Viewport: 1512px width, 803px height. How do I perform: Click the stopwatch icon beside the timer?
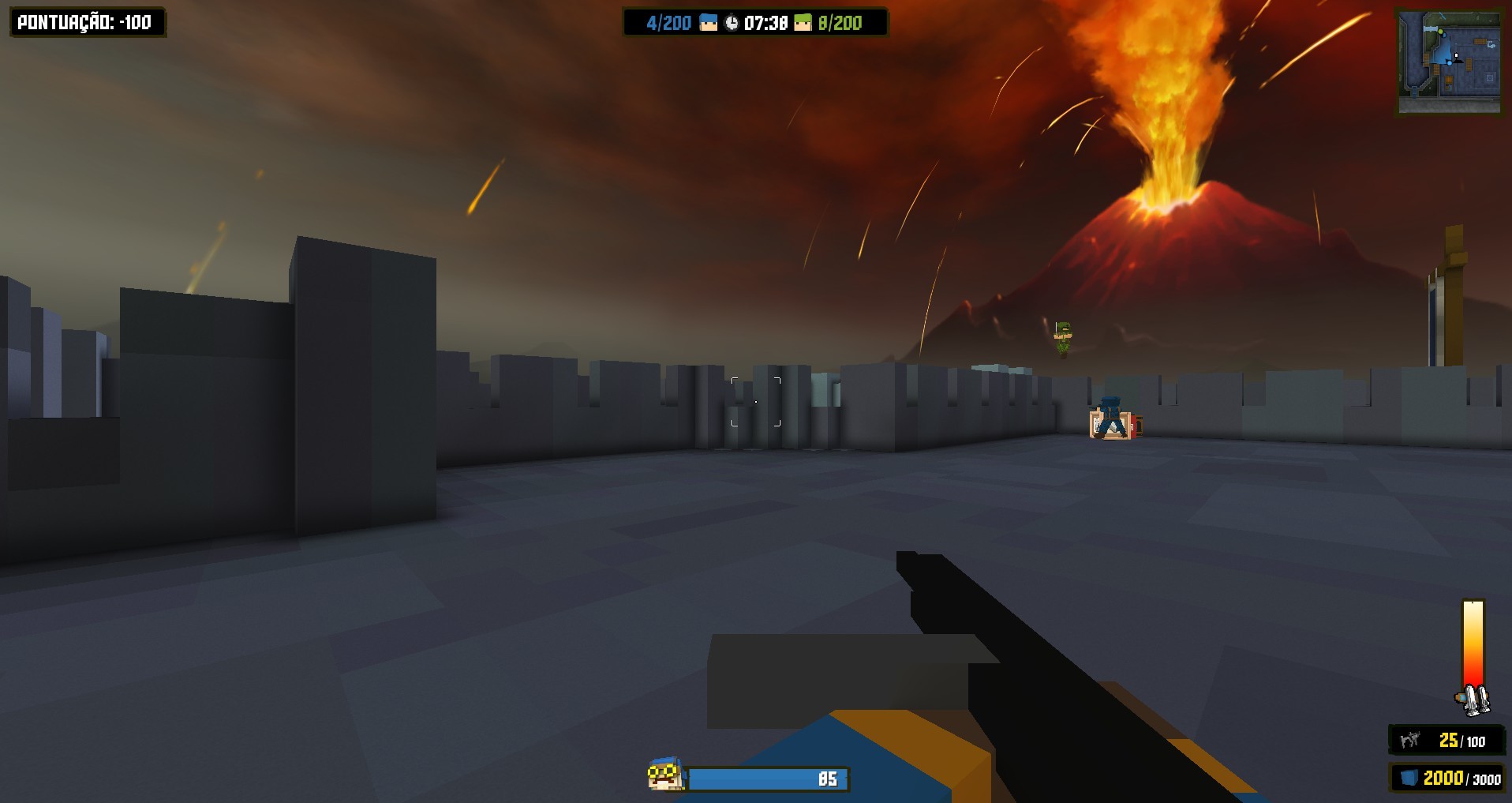coord(732,22)
